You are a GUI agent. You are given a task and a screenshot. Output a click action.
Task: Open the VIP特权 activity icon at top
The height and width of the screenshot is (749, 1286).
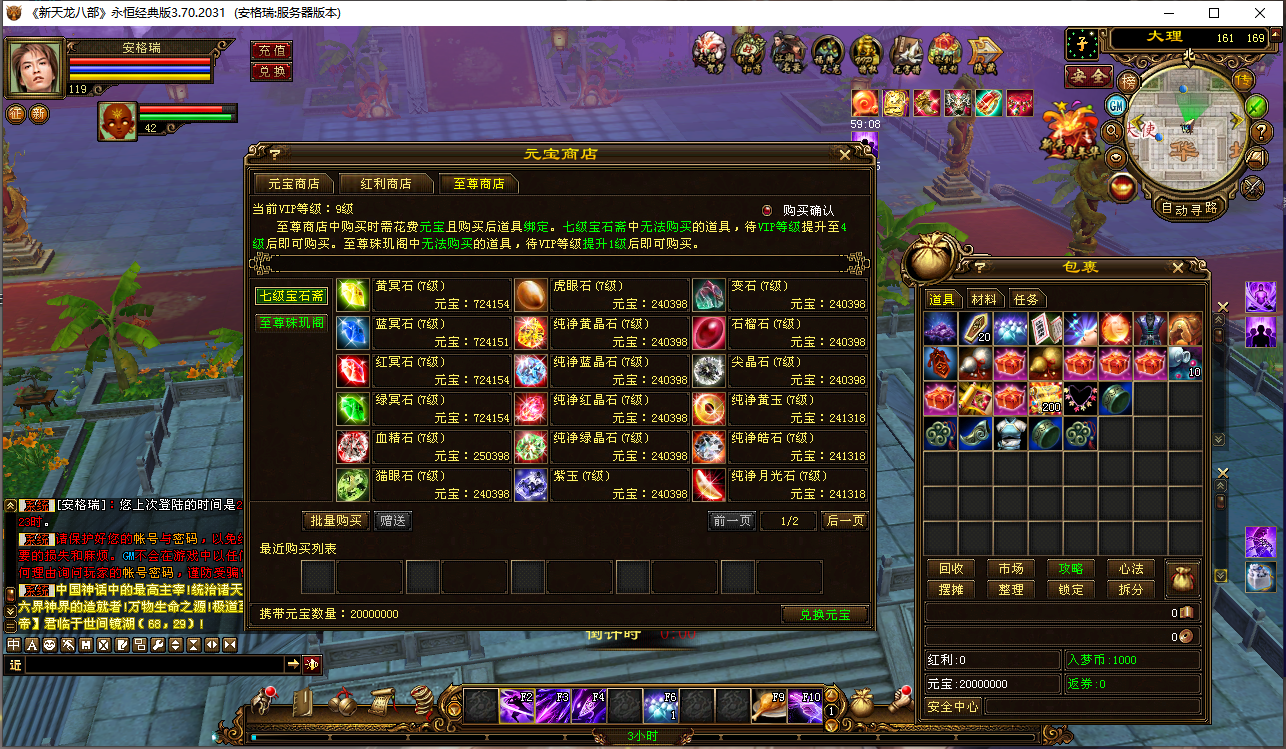pos(865,52)
